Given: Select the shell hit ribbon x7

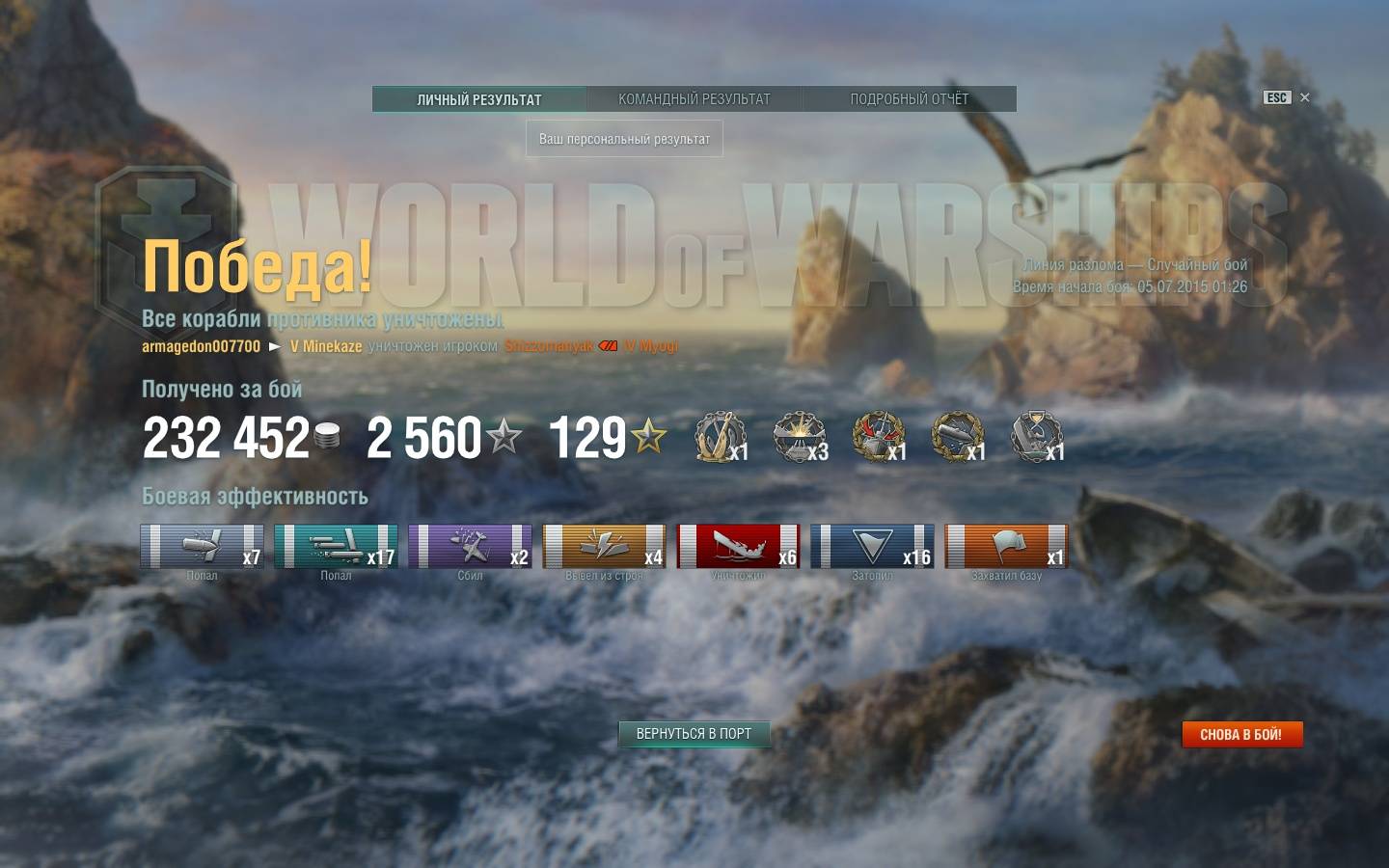Looking at the screenshot, I should pos(202,547).
